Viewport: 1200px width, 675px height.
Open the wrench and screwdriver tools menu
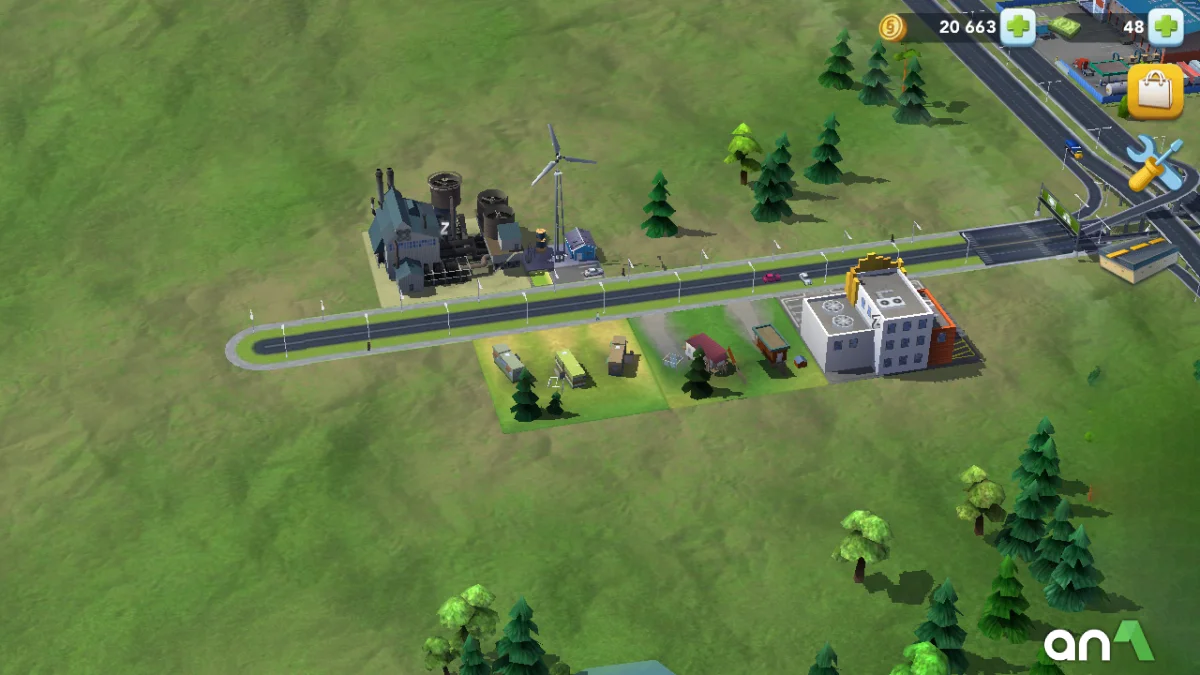coord(1153,163)
